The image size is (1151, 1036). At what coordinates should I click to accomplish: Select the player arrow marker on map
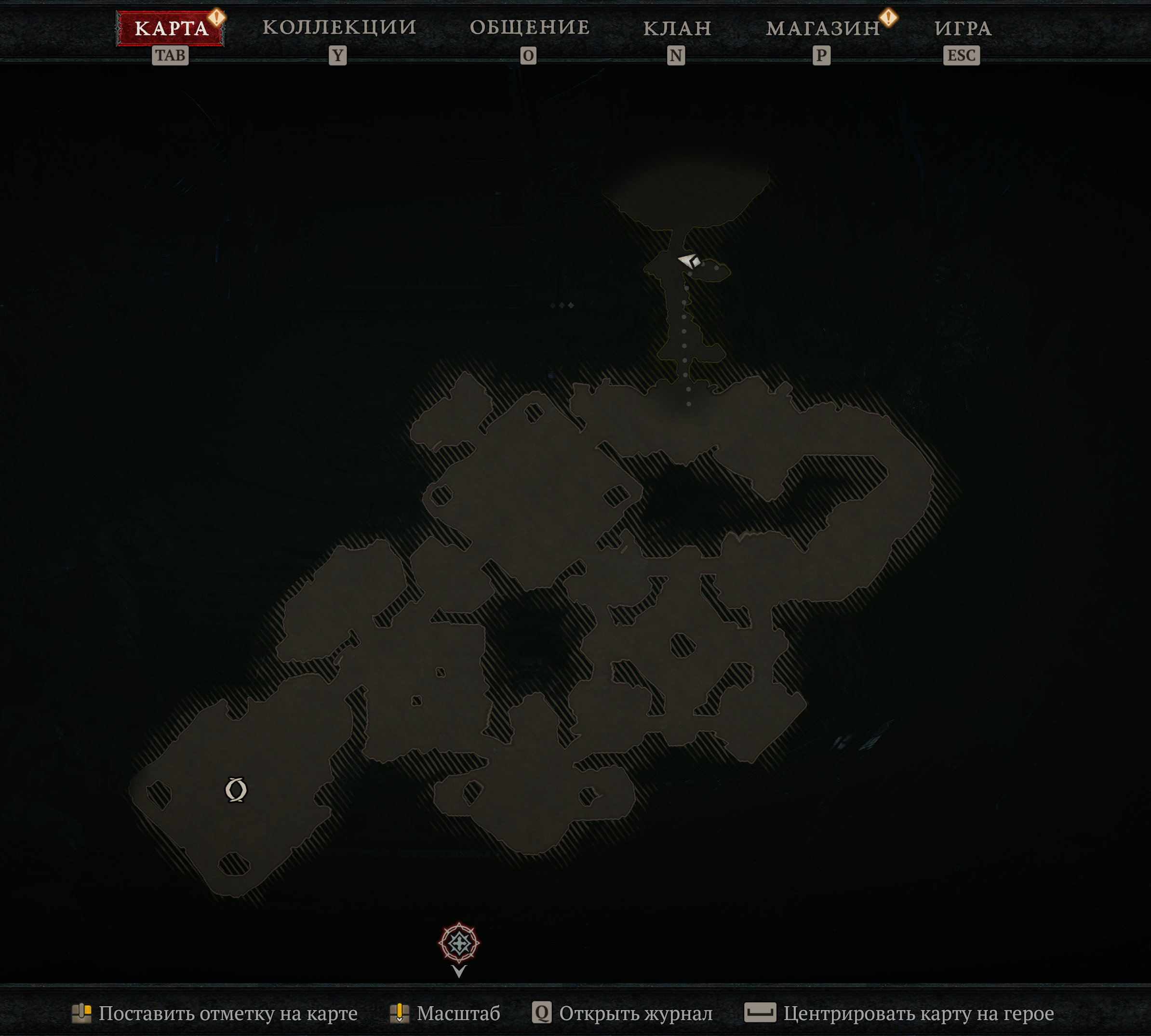[689, 261]
